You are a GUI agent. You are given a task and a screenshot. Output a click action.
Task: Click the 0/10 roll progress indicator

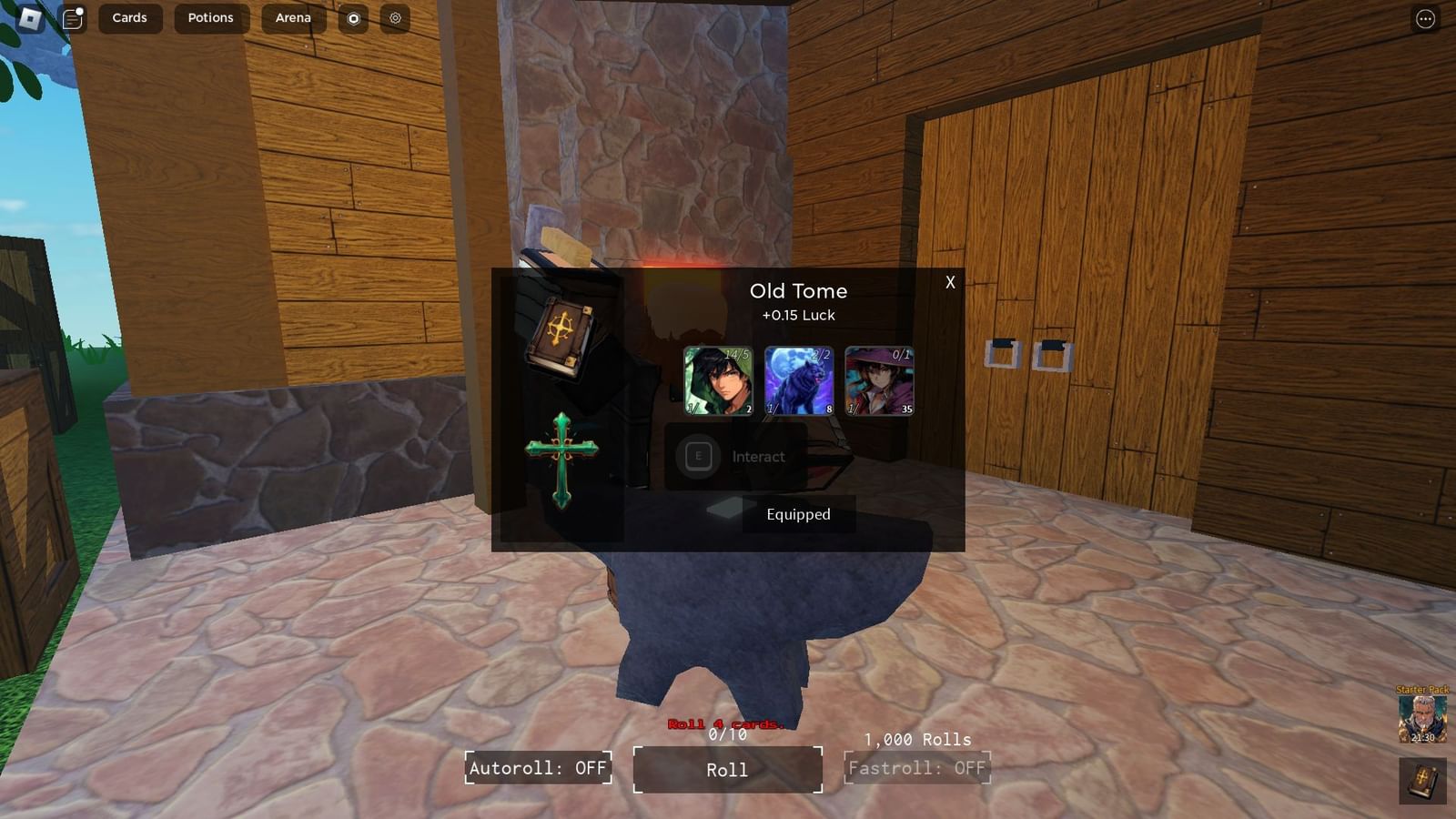tap(725, 733)
